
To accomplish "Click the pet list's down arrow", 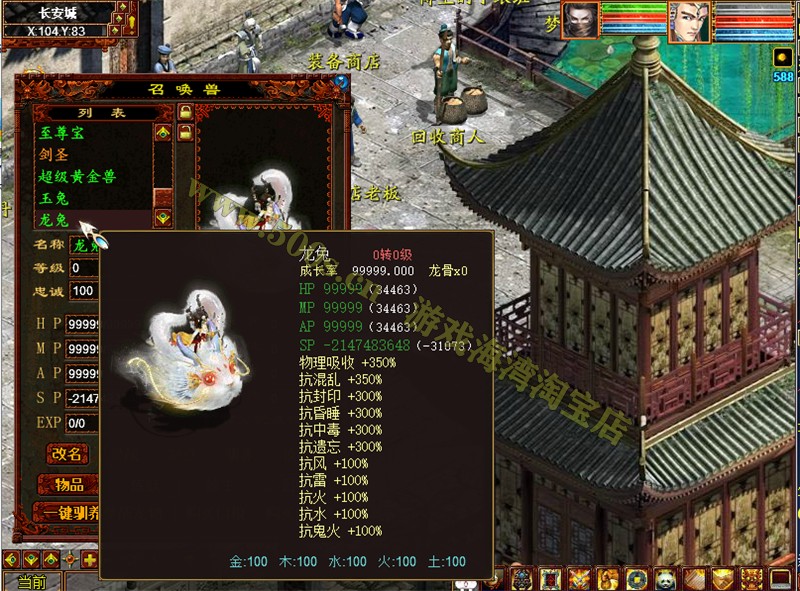I will point(163,219).
